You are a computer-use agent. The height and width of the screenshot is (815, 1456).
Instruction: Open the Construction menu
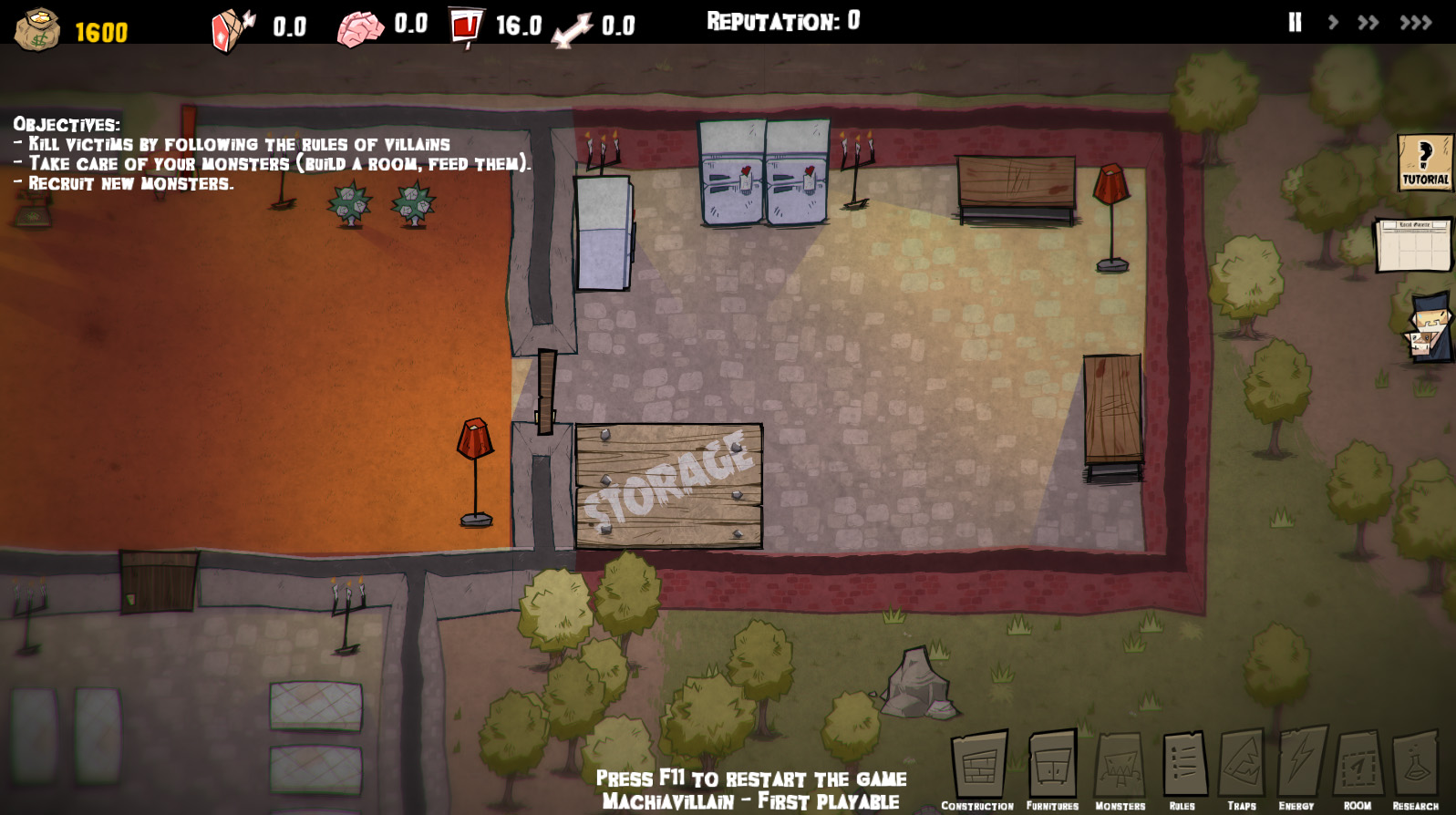click(978, 767)
